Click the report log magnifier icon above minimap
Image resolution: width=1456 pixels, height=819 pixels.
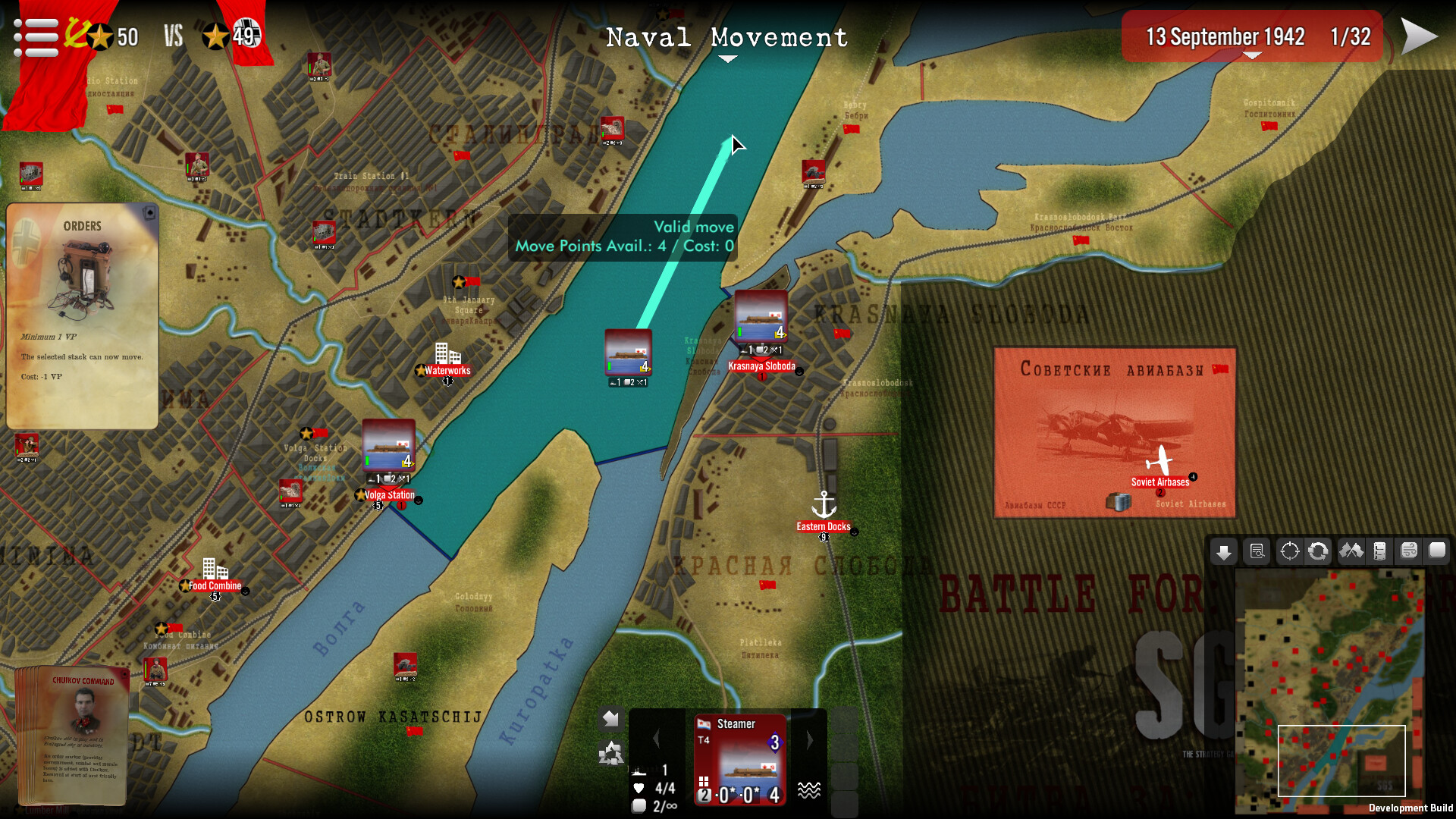1256,551
